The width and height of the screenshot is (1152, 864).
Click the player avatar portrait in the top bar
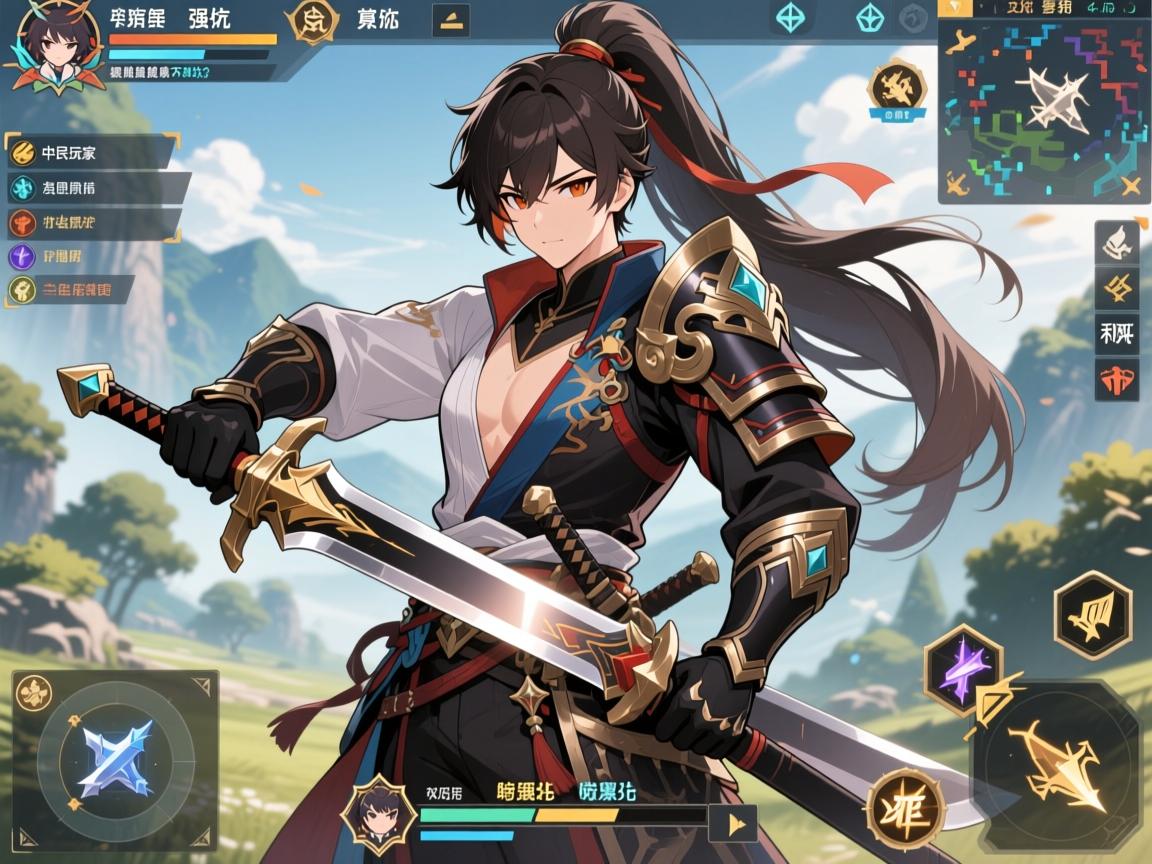[49, 47]
